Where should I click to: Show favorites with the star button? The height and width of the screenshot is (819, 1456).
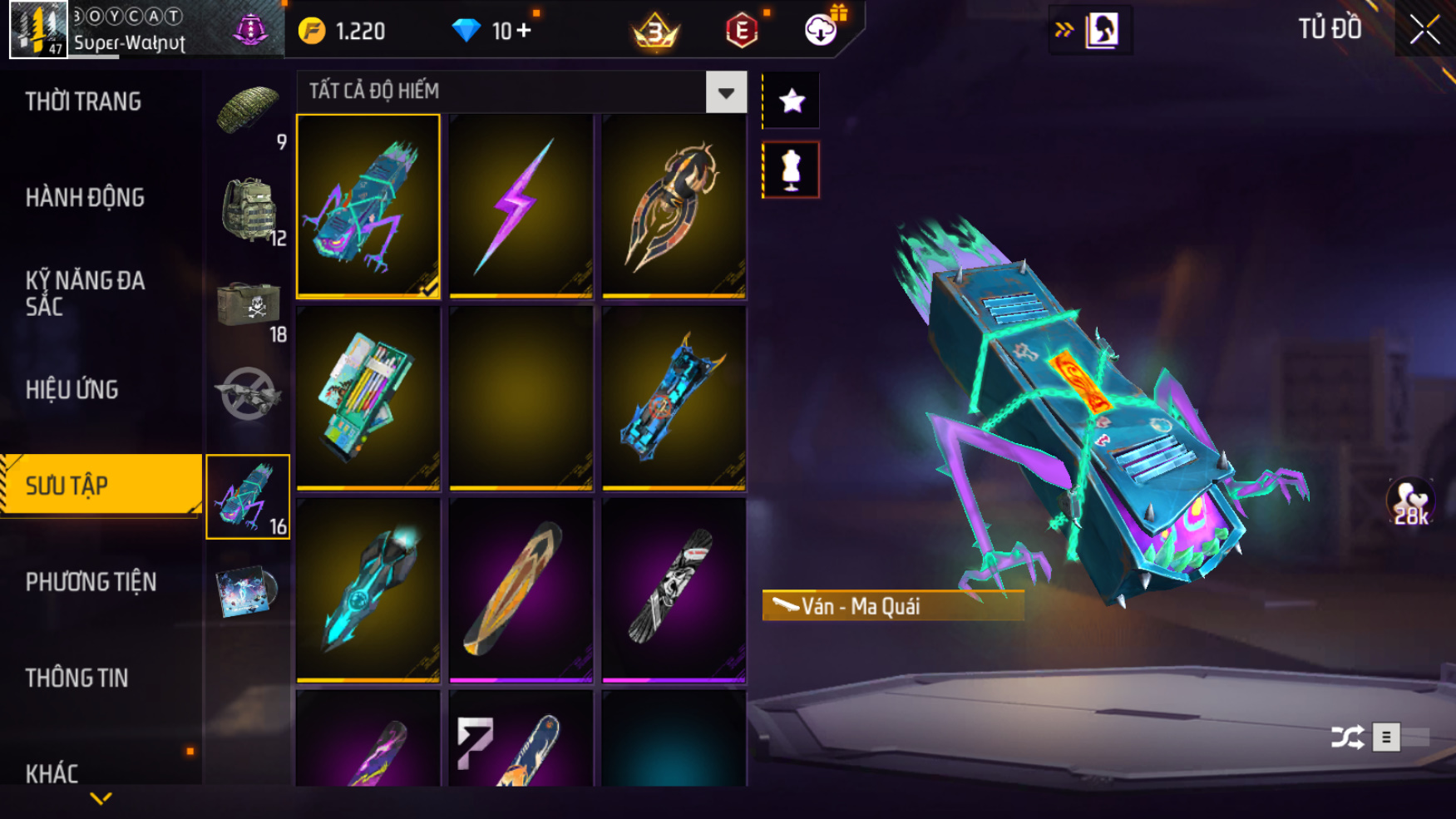pos(791,101)
